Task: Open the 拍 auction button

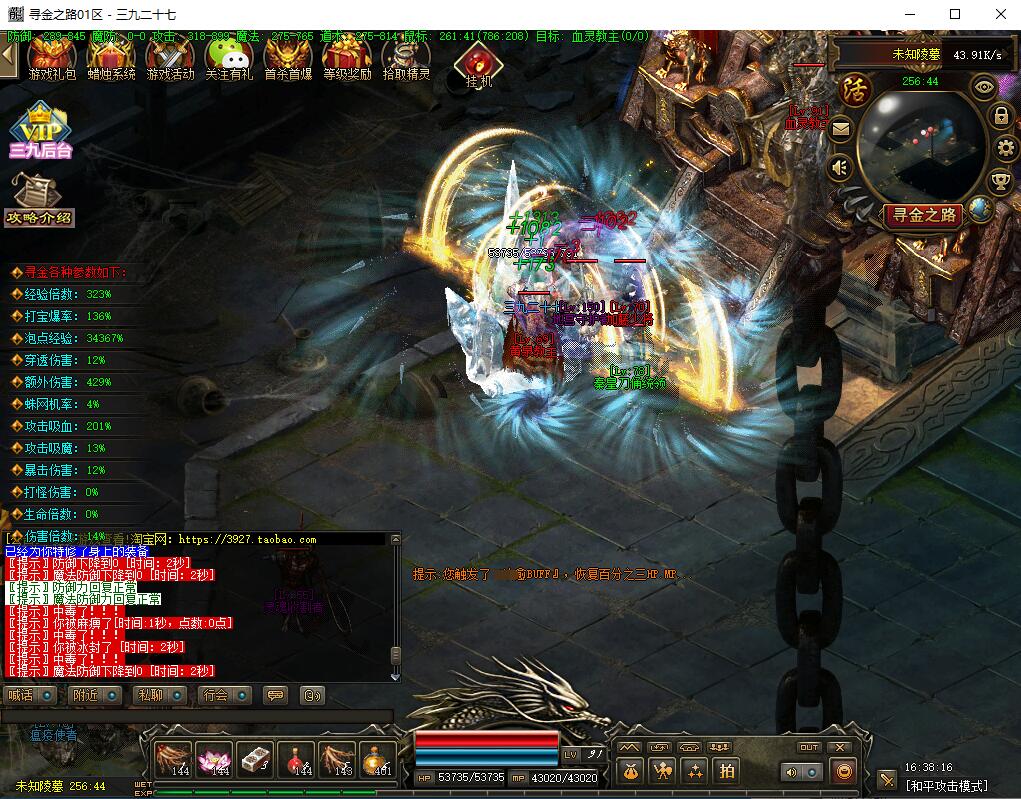Action: (727, 771)
